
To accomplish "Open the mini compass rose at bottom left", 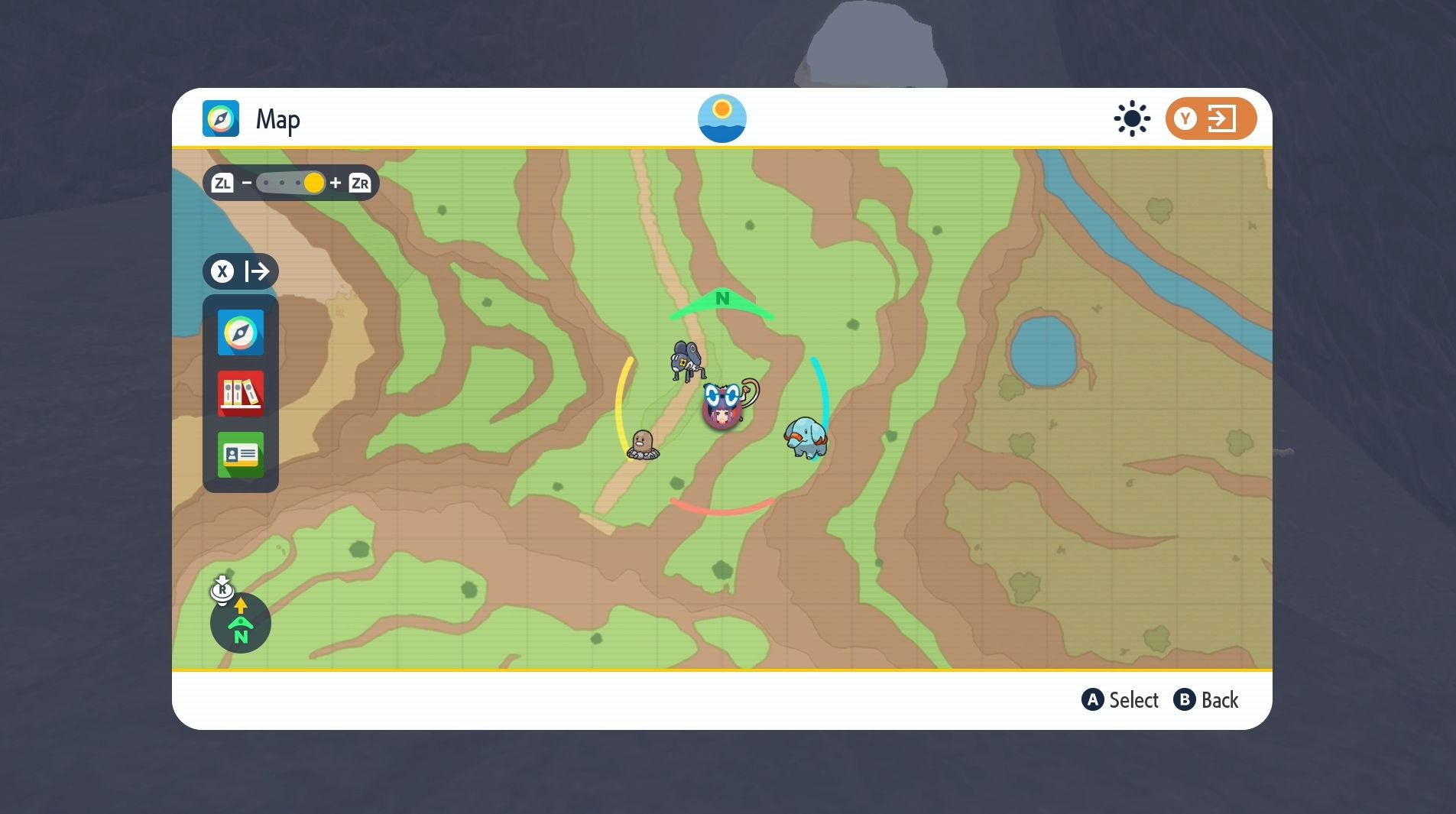I will (240, 623).
